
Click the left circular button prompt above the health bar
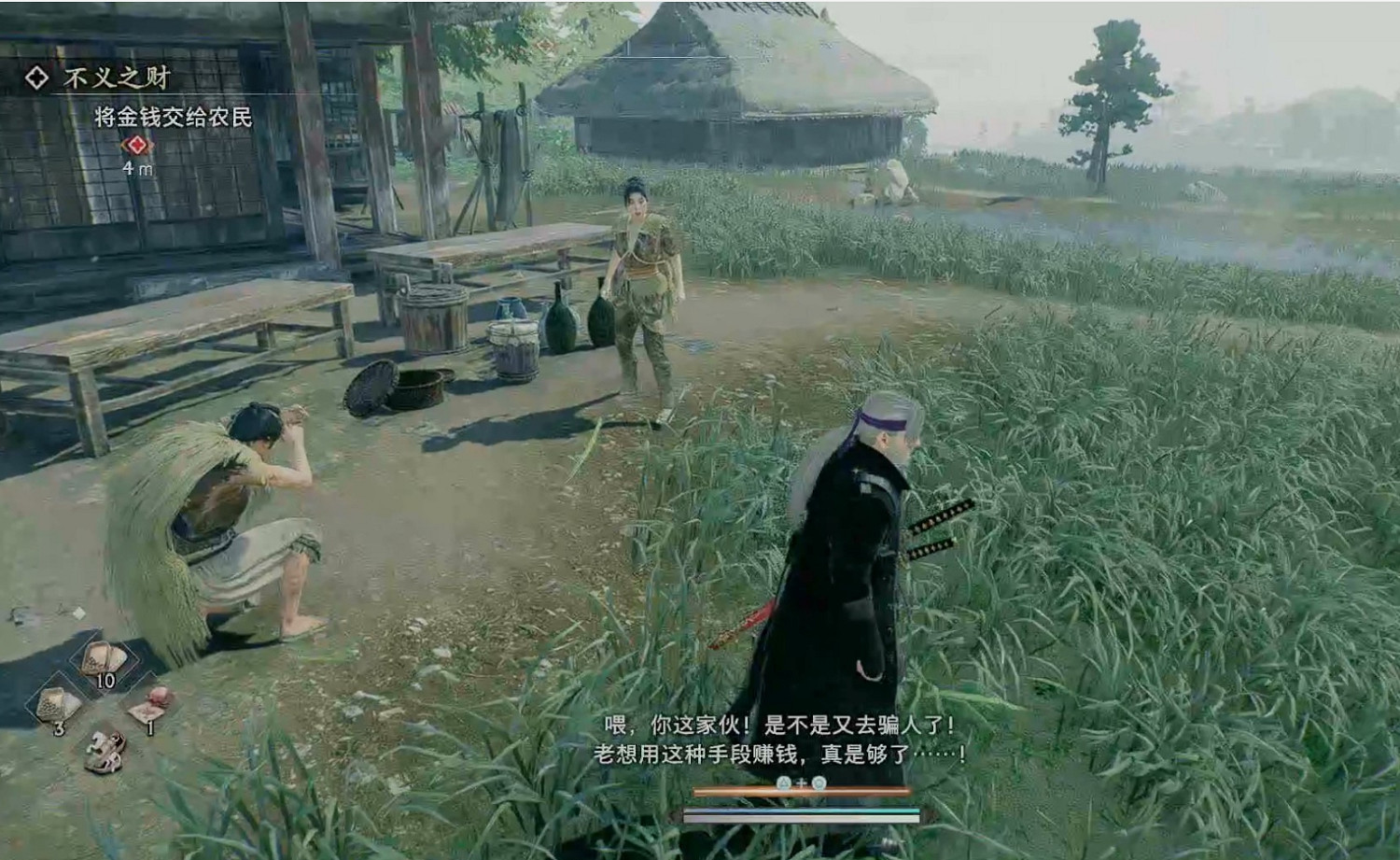(x=784, y=783)
